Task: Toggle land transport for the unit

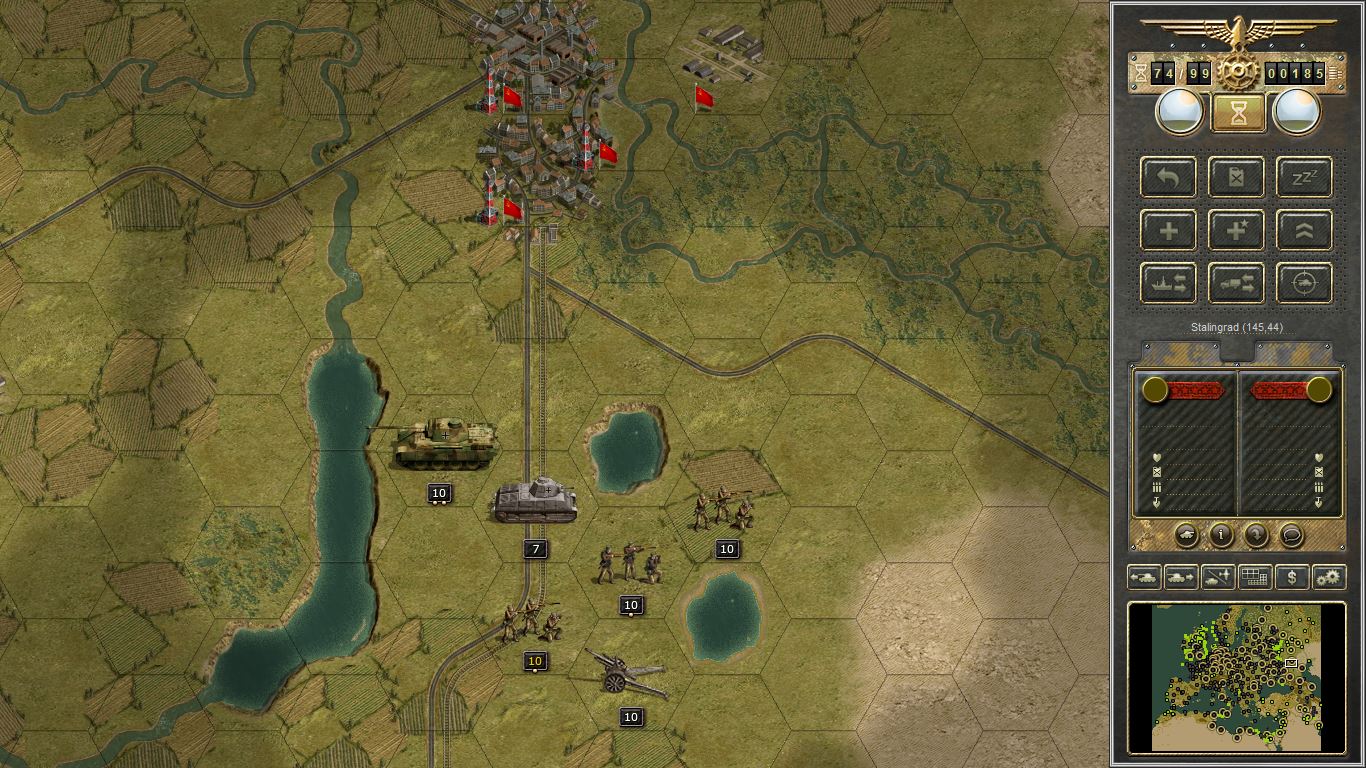Action: click(1236, 283)
